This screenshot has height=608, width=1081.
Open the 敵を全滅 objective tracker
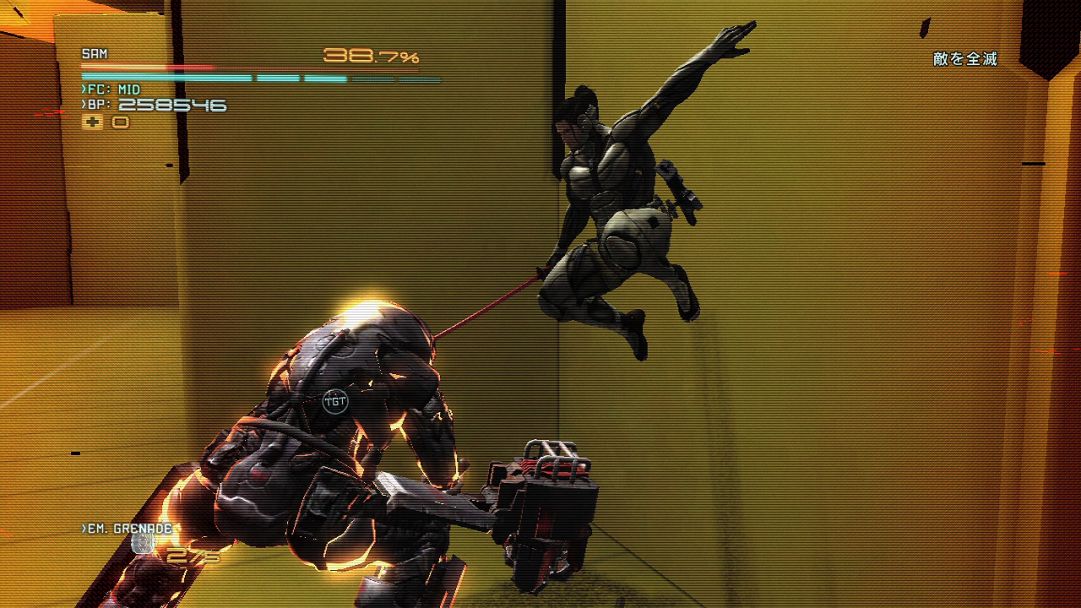click(x=965, y=59)
